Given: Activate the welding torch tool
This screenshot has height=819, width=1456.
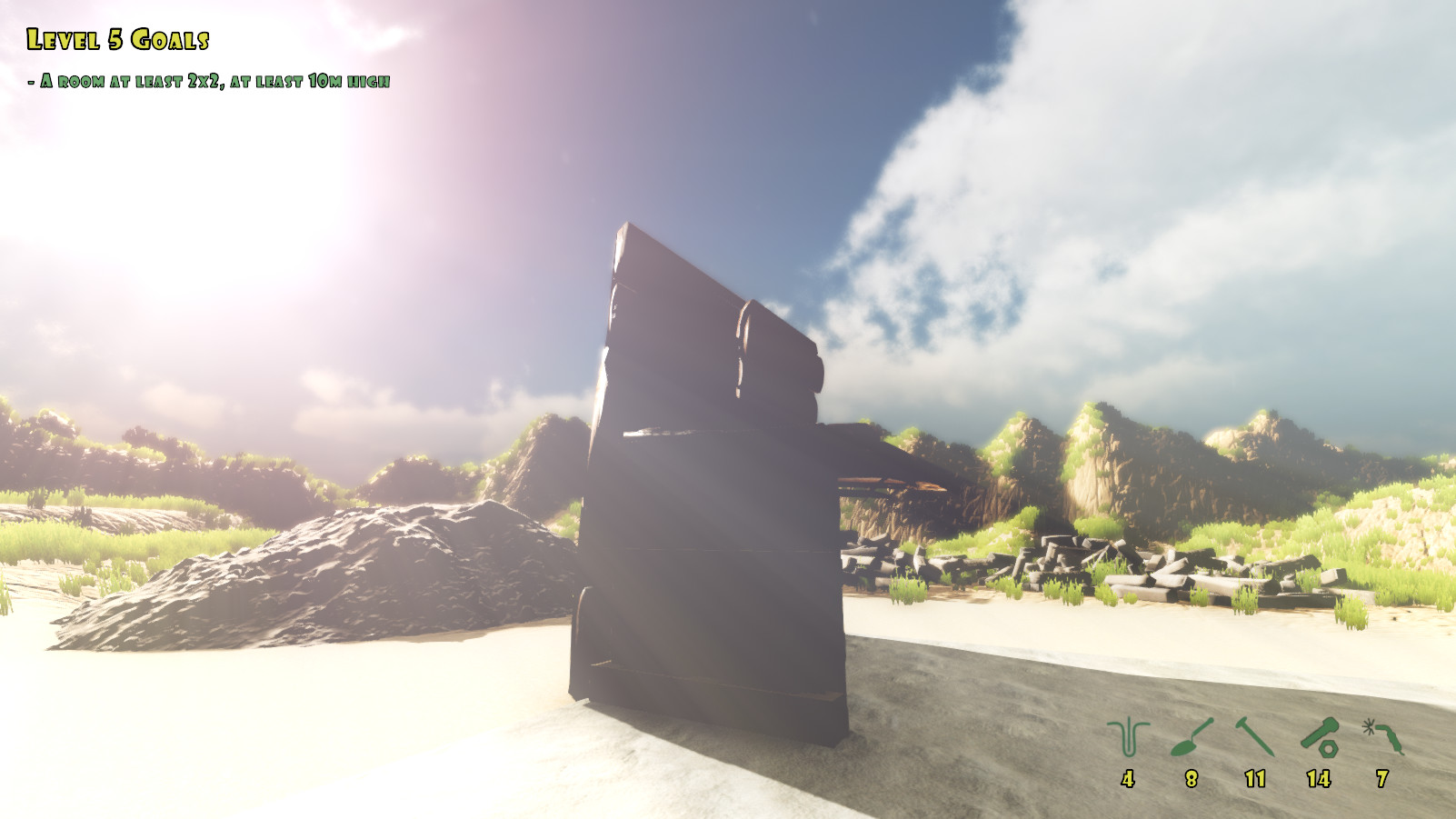Looking at the screenshot, I should coord(1381,734).
